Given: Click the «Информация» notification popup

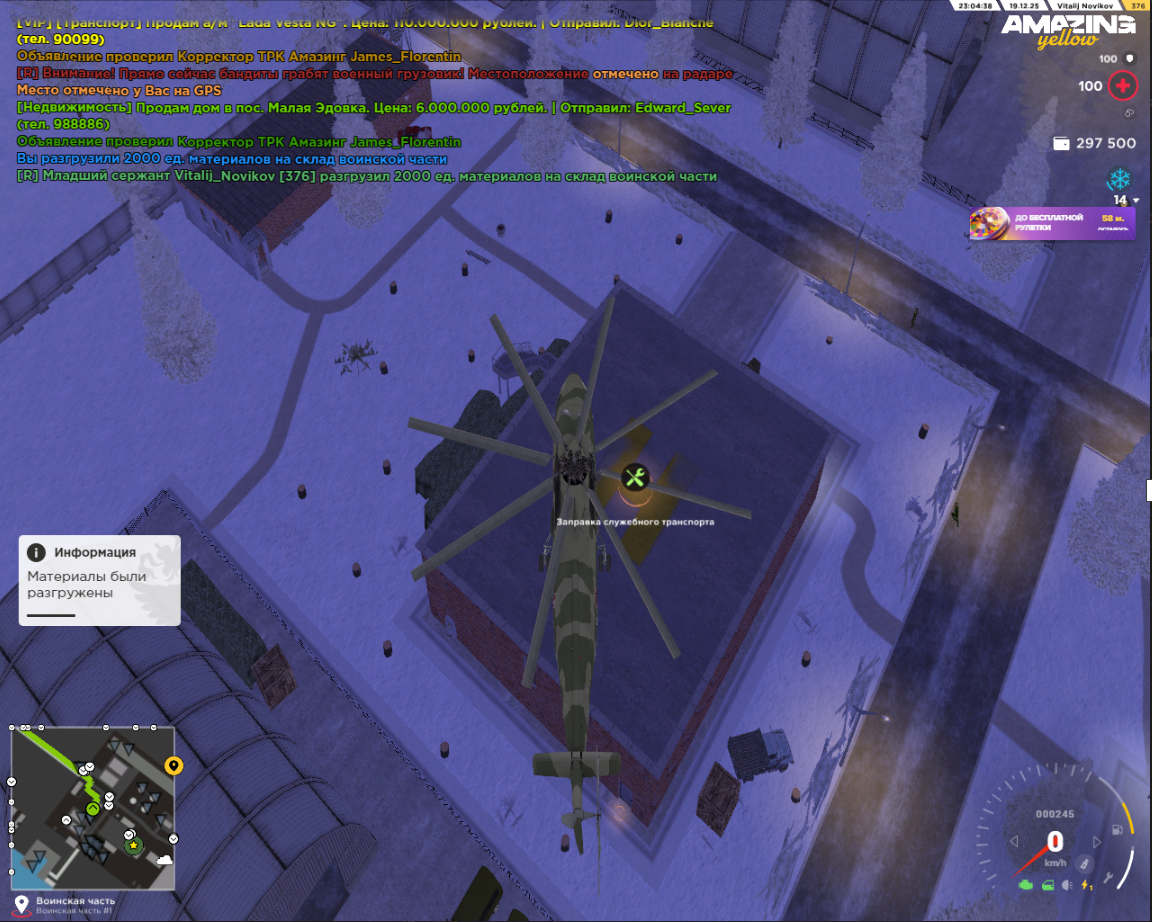Looking at the screenshot, I should click(x=99, y=579).
